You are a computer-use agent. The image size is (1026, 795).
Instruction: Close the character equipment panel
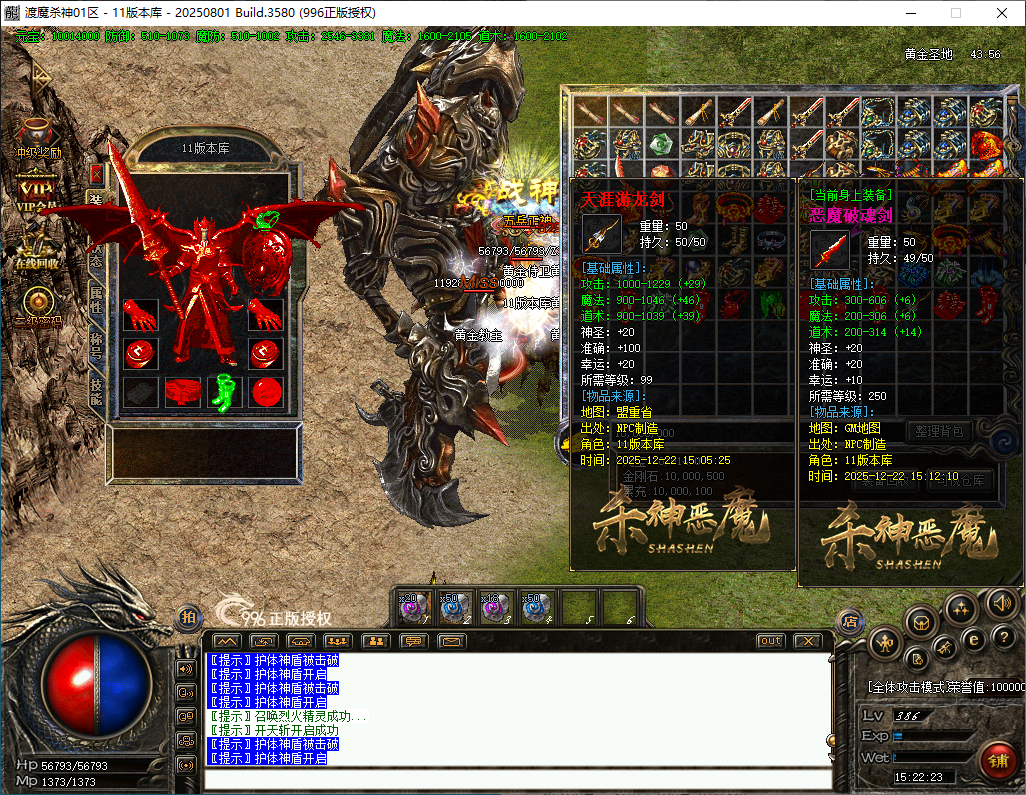click(x=96, y=172)
